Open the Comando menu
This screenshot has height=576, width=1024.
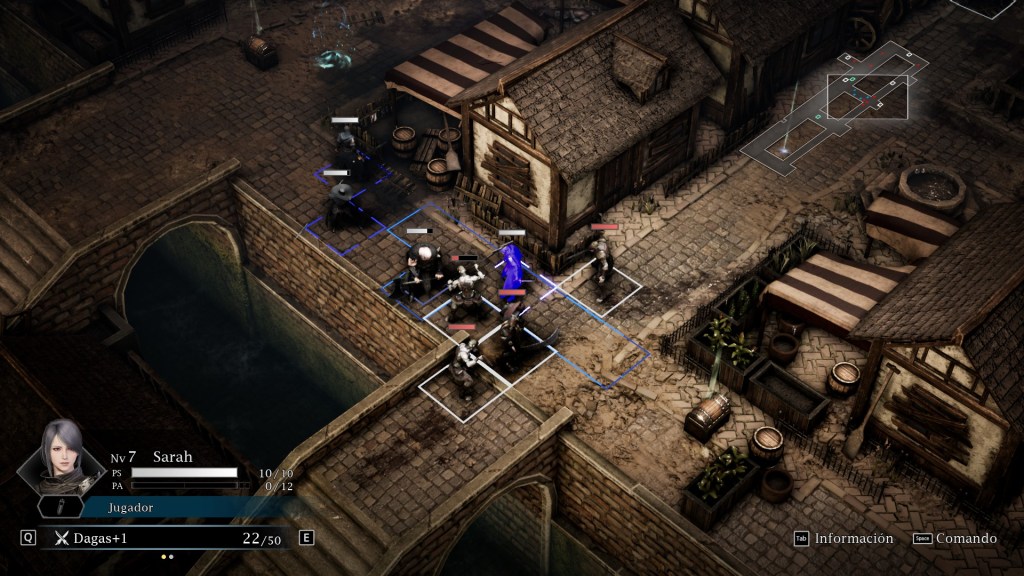pos(956,538)
